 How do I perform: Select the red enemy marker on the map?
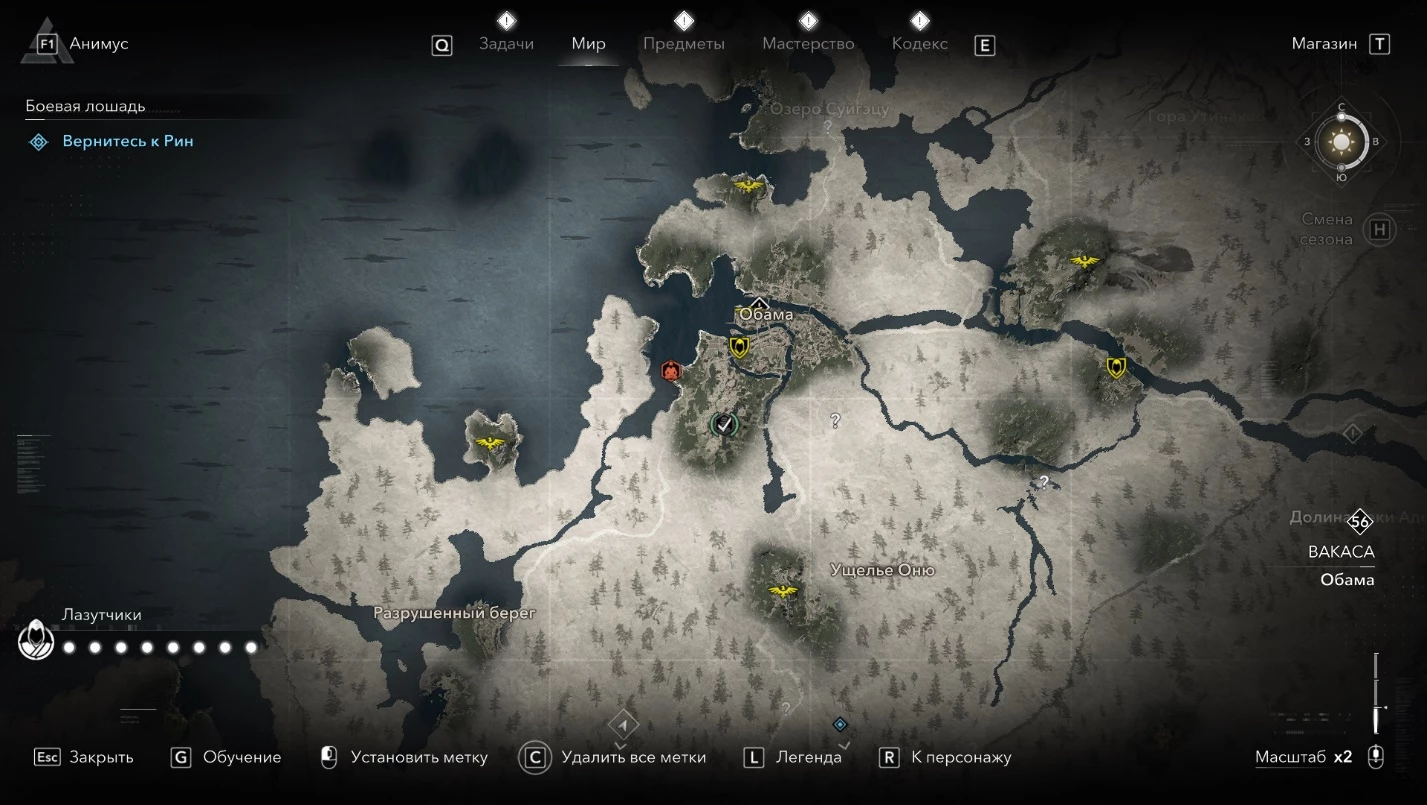pyautogui.click(x=670, y=371)
